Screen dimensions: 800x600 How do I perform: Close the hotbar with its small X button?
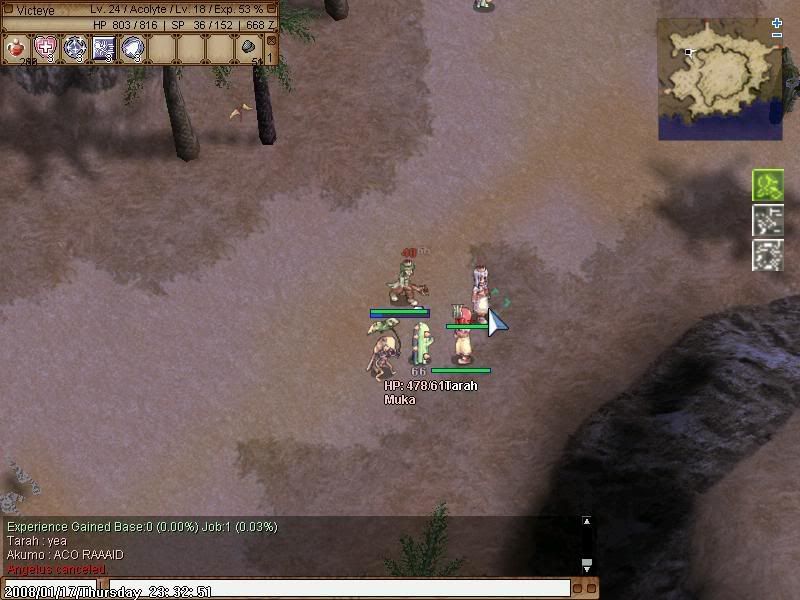click(271, 39)
